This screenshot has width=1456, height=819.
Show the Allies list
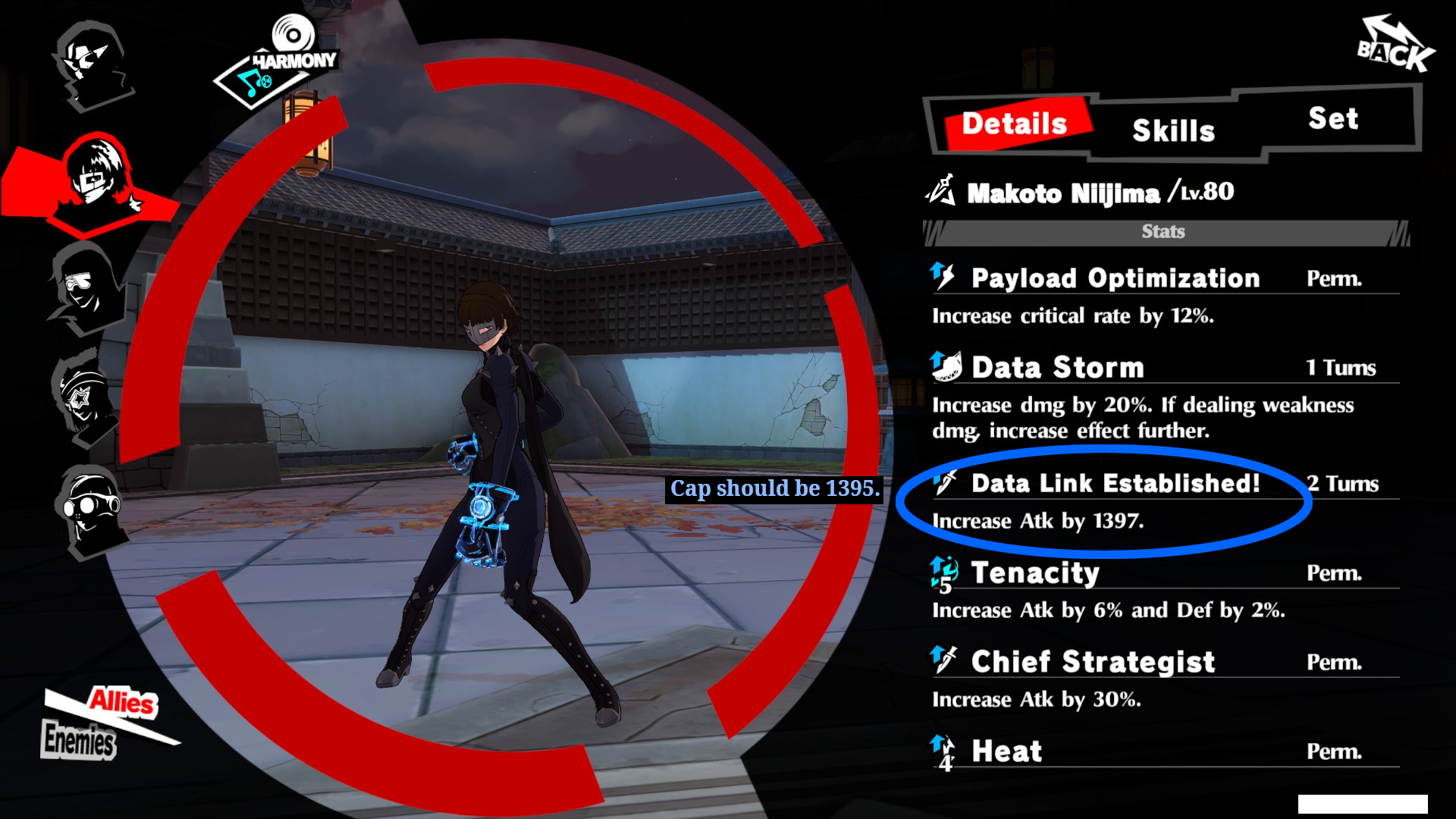tap(121, 701)
